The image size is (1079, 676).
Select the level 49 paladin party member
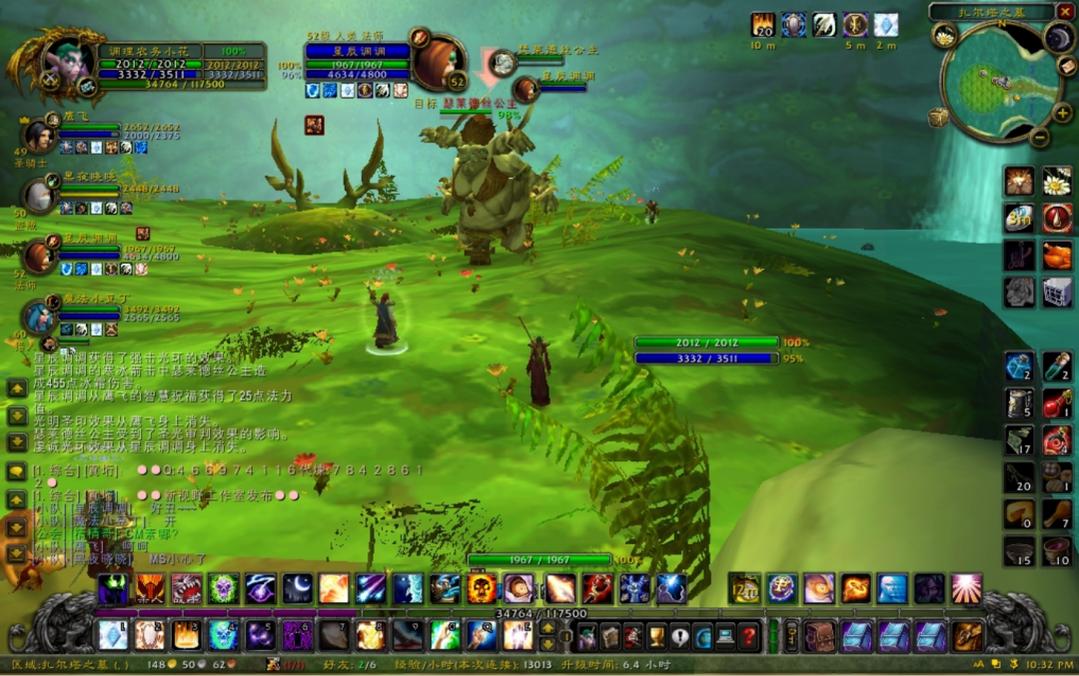point(40,135)
